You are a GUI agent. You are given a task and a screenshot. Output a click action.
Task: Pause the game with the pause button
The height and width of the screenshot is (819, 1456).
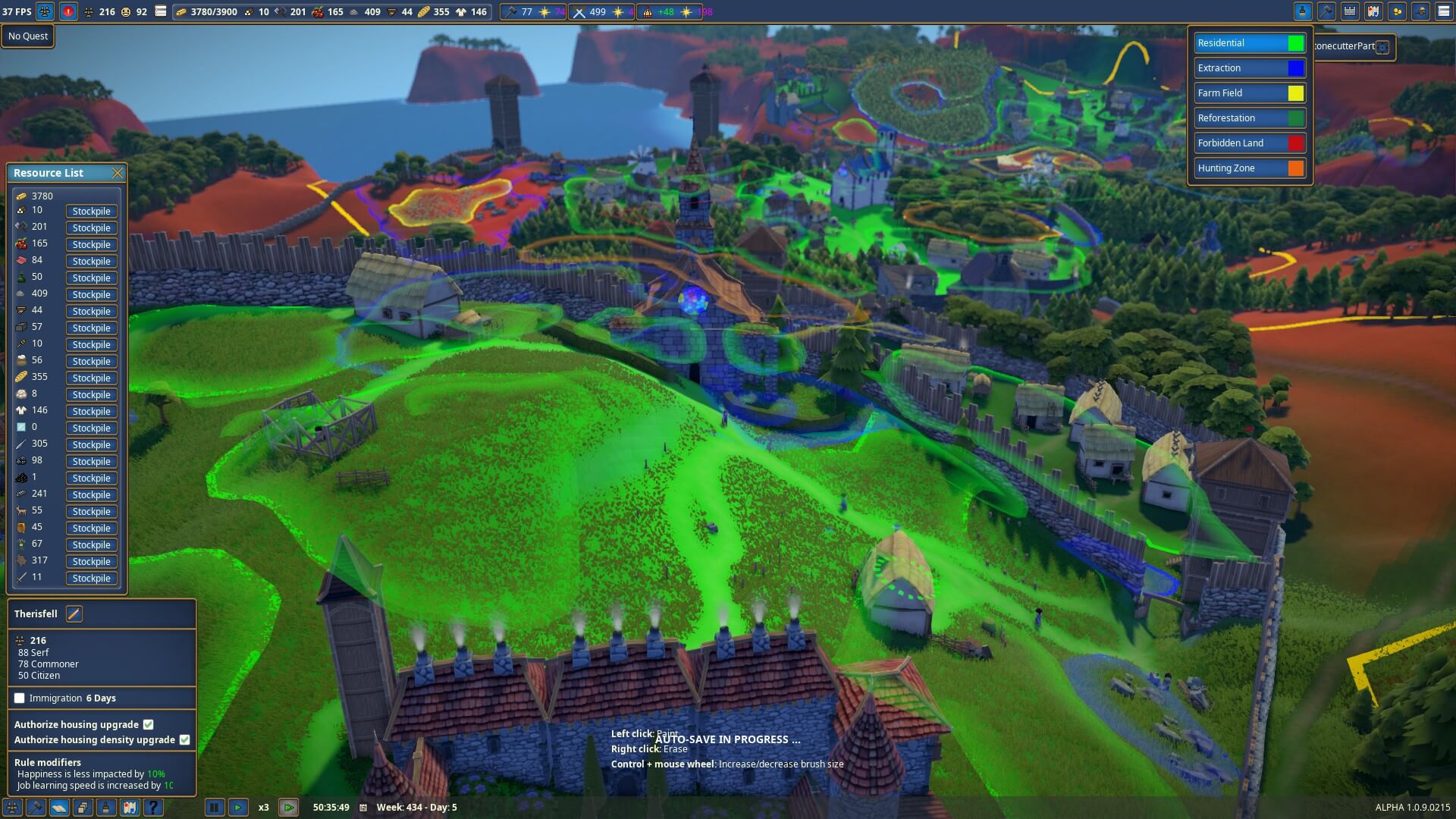click(215, 808)
